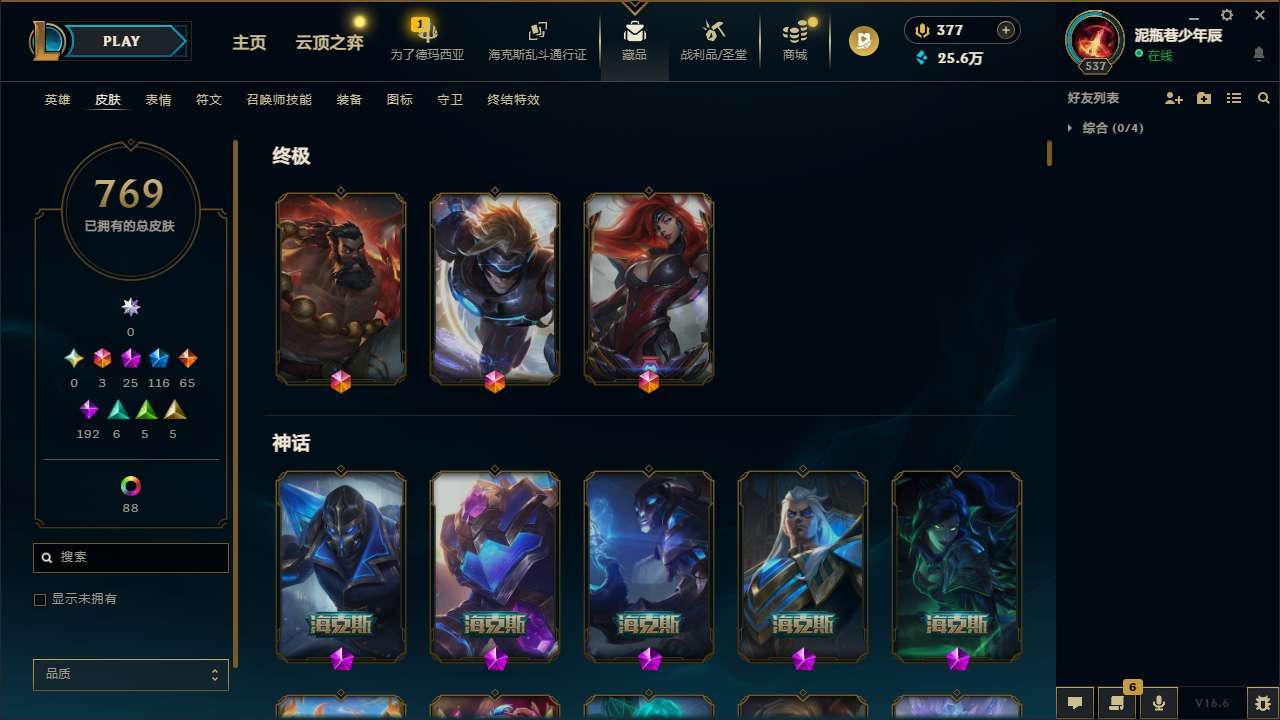Switch to the 英雄 tab
The height and width of the screenshot is (720, 1280).
(x=57, y=99)
